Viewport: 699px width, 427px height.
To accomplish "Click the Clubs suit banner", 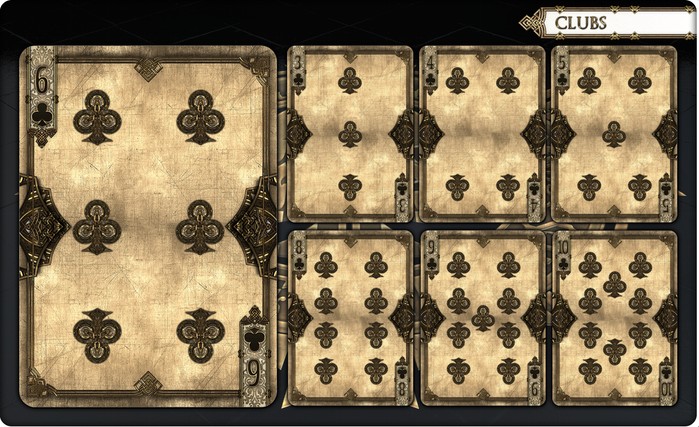I will 610,22.
